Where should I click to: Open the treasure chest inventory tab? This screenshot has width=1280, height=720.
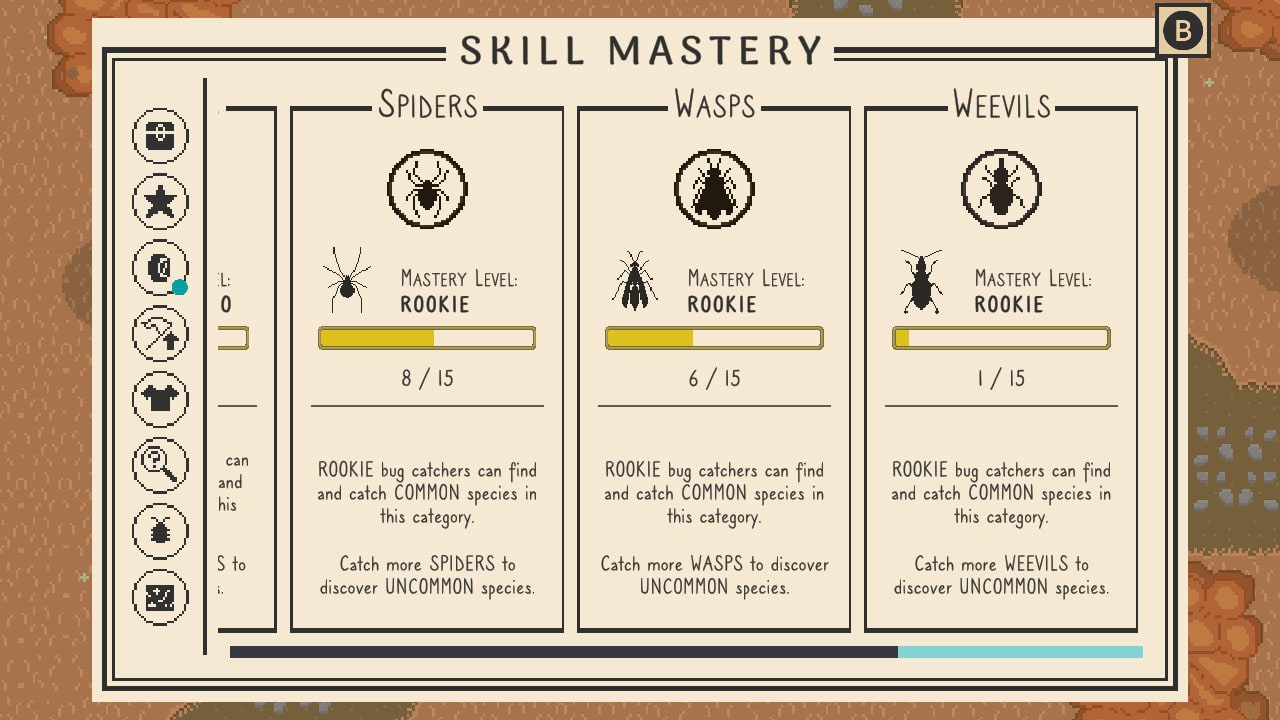(160, 135)
